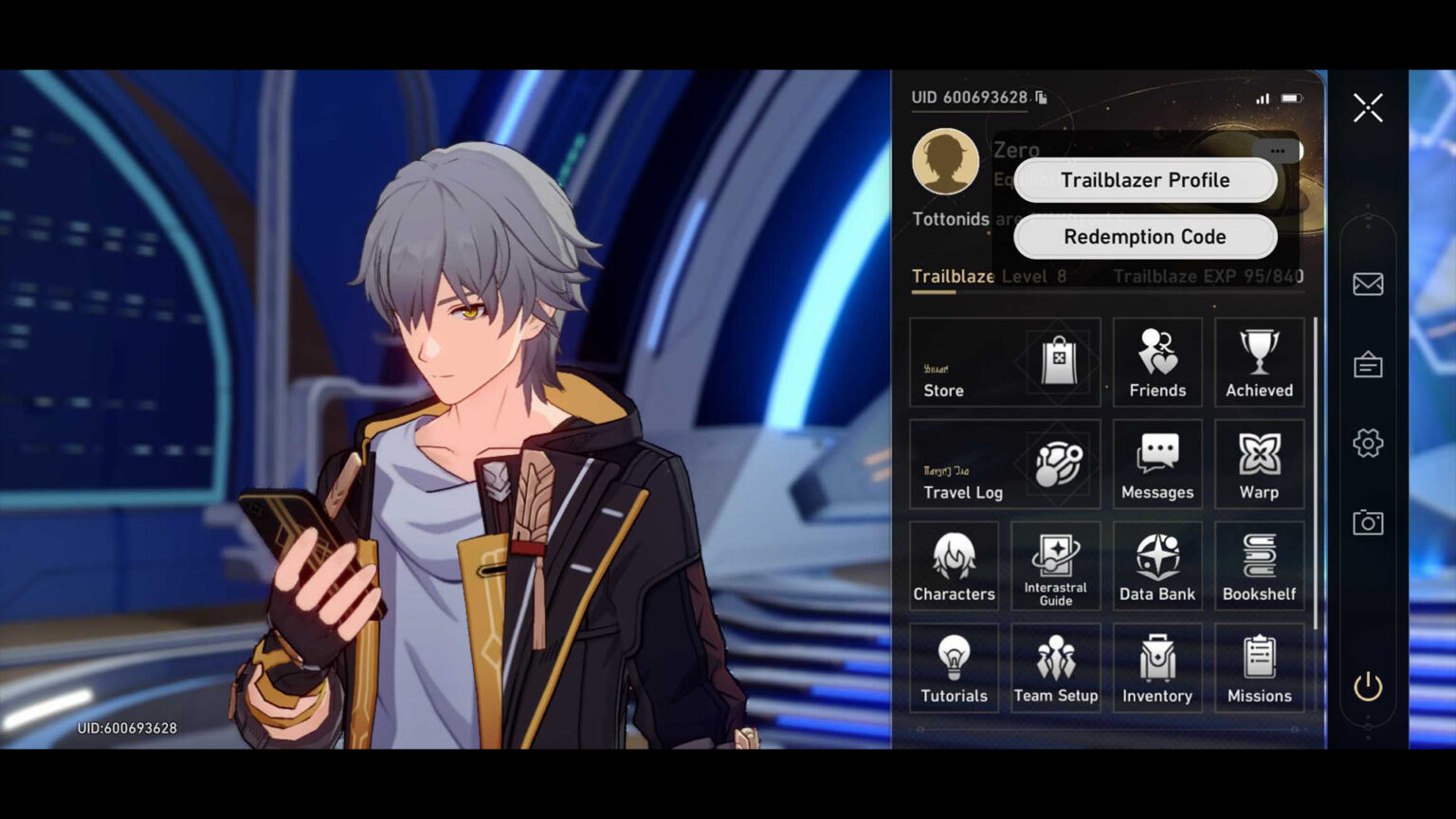Open the Characters screen
Viewport: 1456px width, 819px height.
coord(954,566)
